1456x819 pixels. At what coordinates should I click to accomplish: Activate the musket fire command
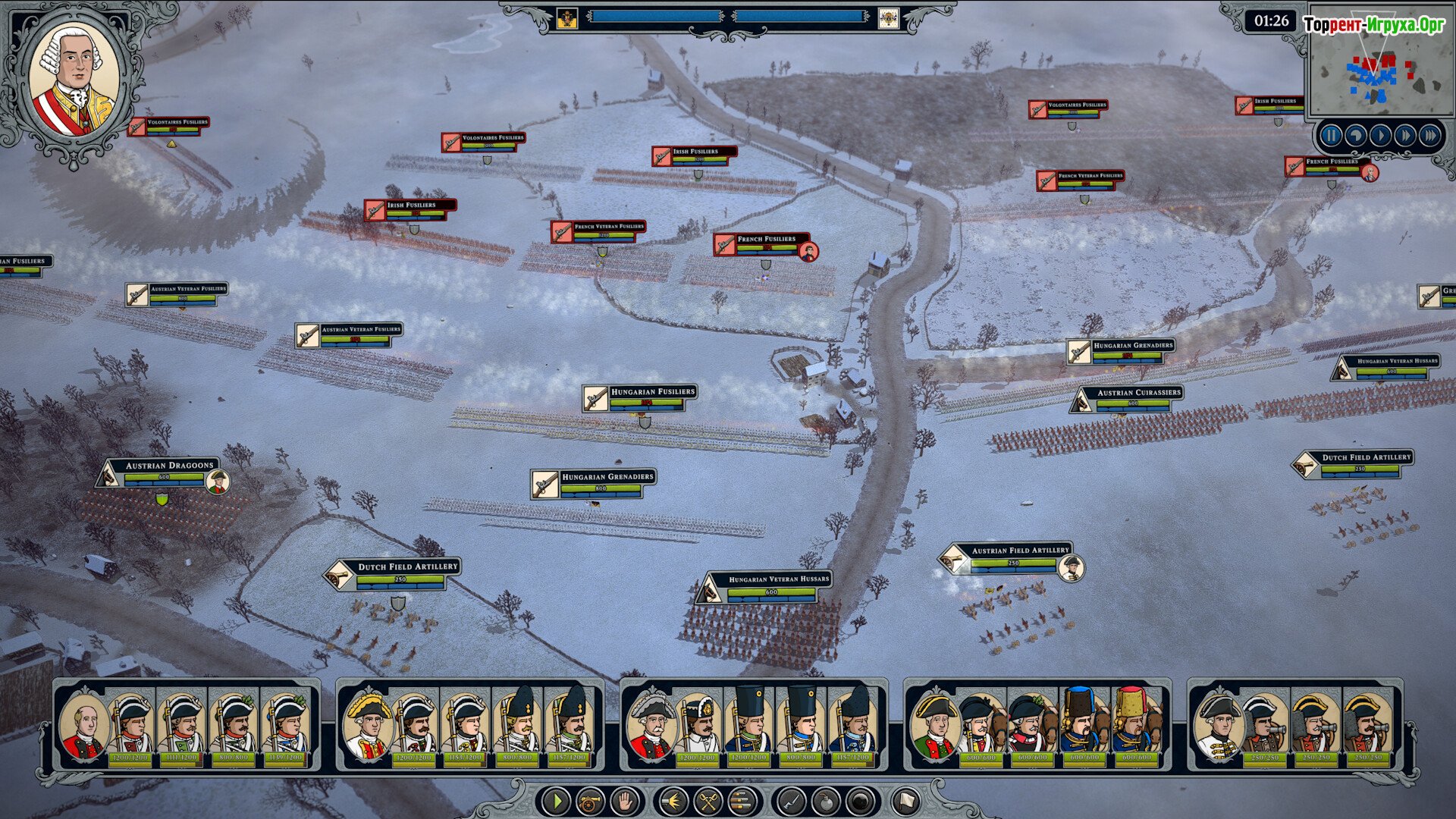673,801
